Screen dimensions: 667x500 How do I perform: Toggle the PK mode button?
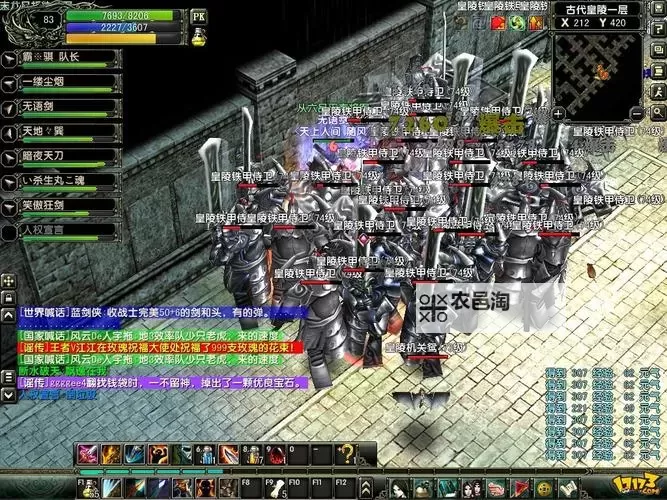point(198,17)
